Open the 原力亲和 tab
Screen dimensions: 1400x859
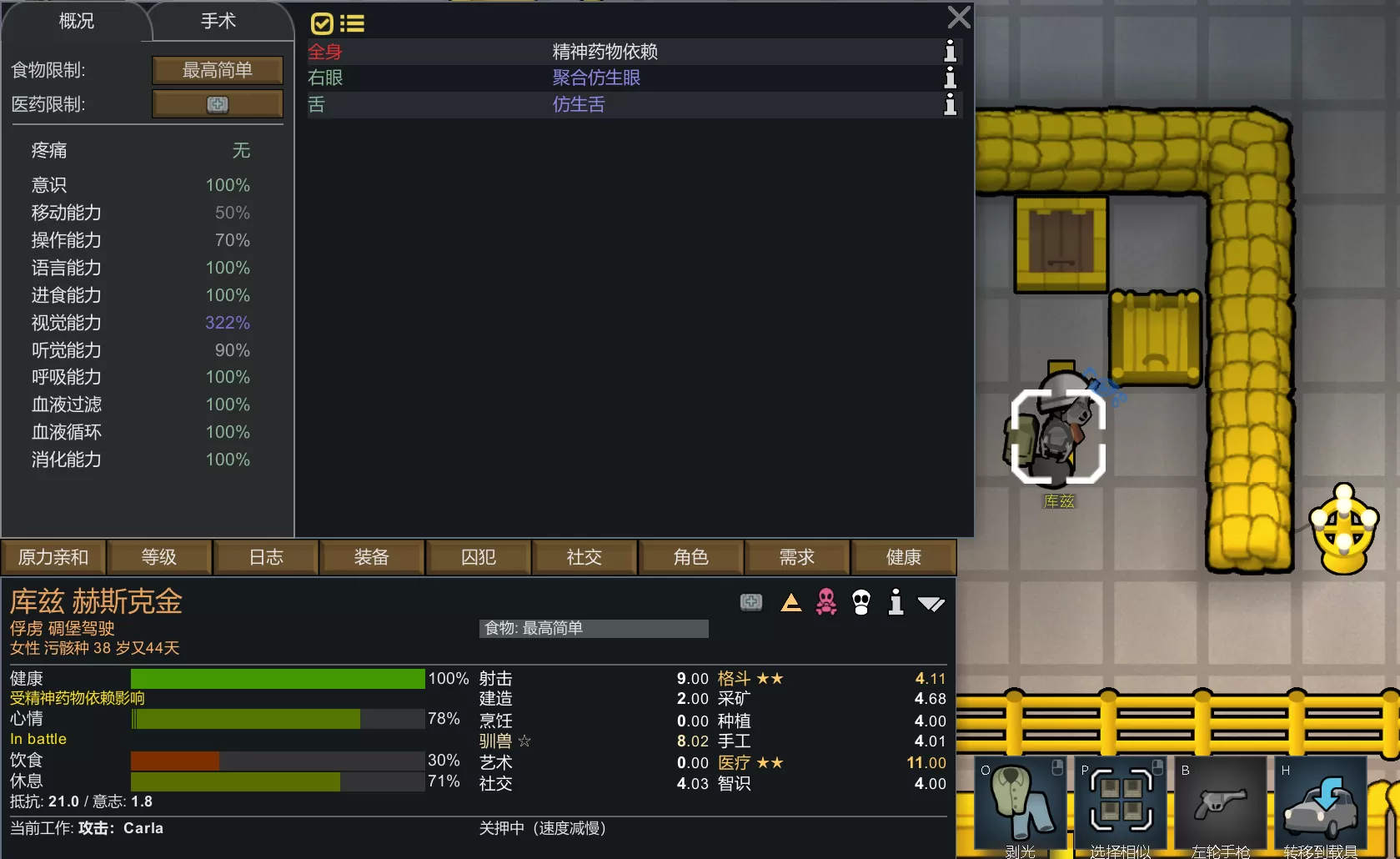click(x=53, y=557)
